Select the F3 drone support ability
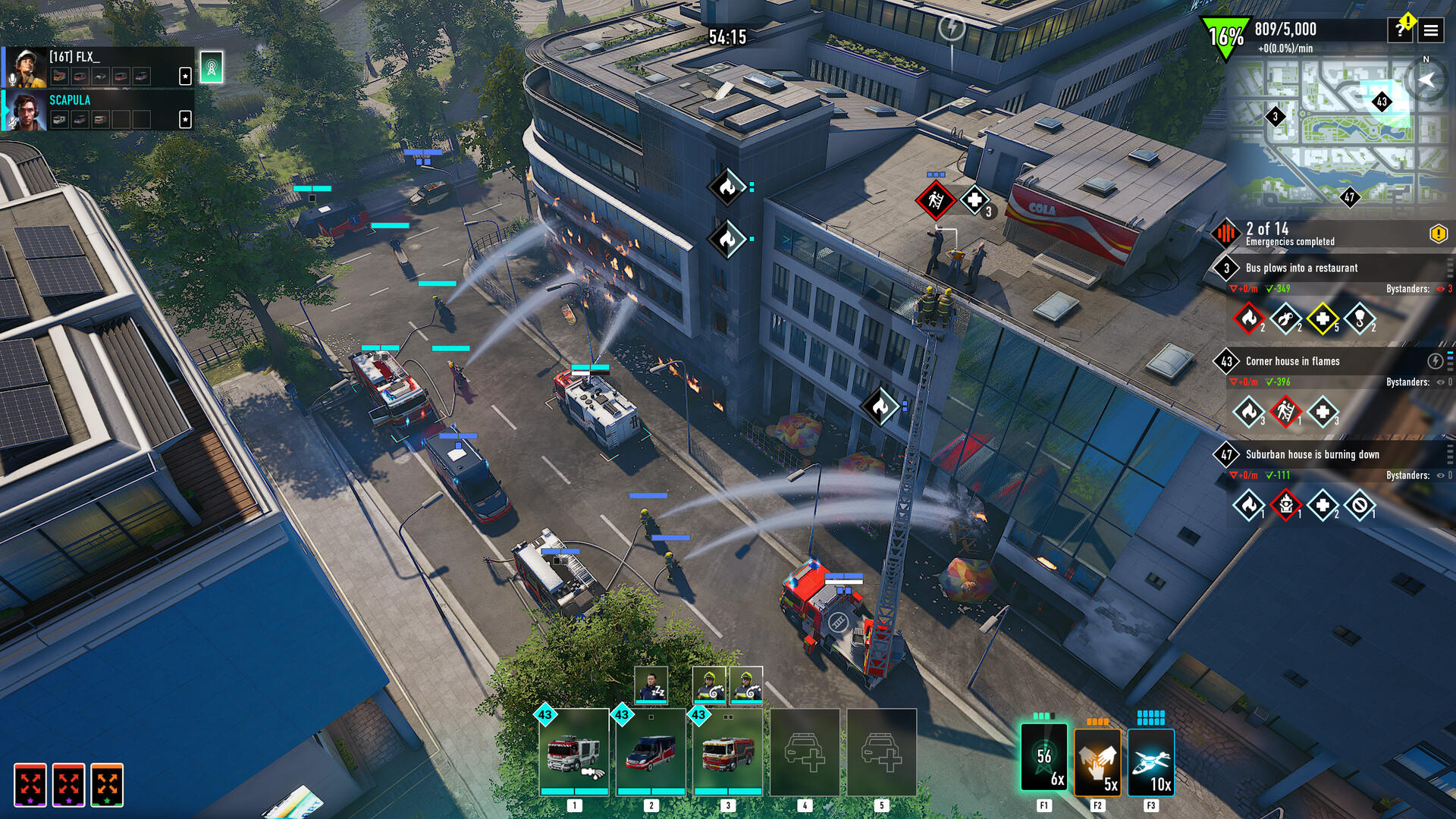This screenshot has height=819, width=1456. [x=1151, y=762]
